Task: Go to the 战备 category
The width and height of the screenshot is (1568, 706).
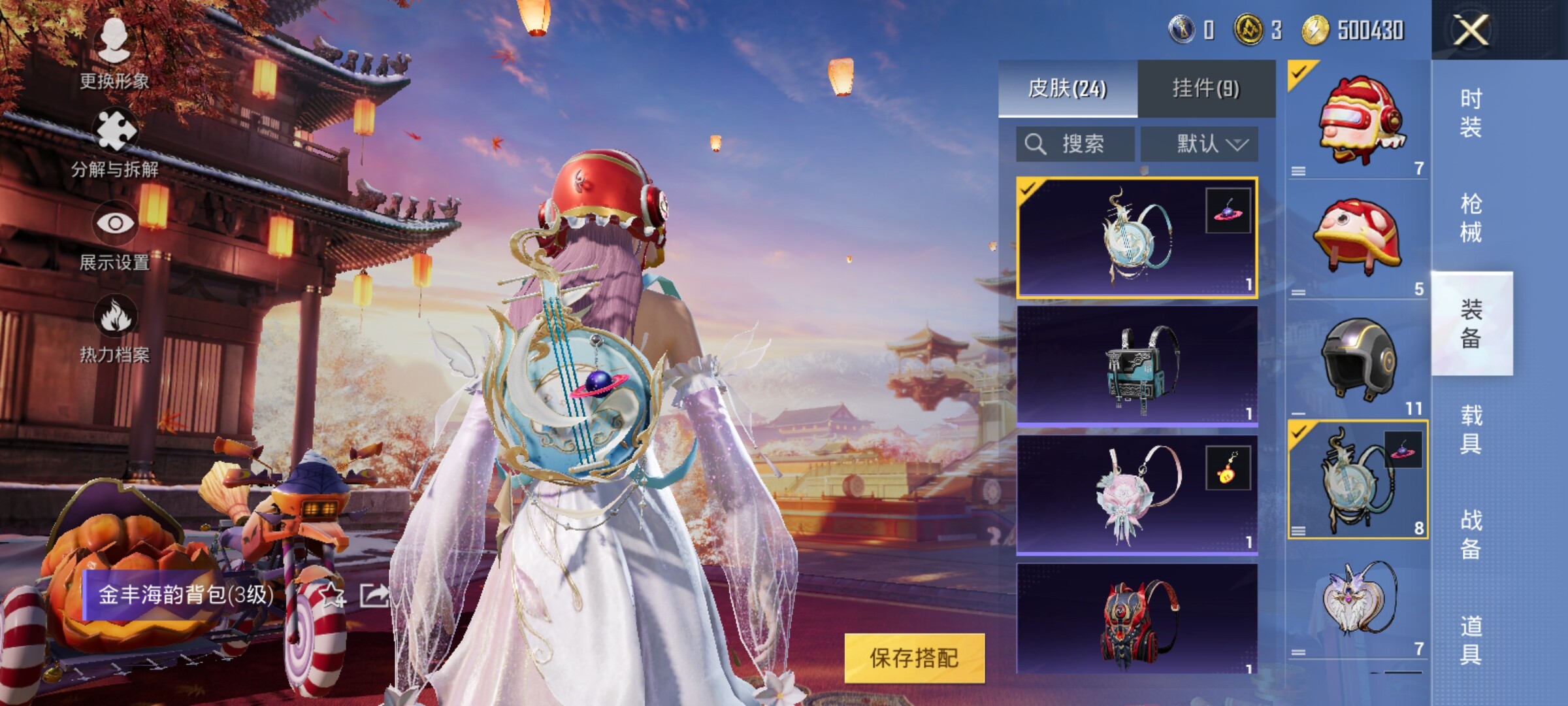Action: pyautogui.click(x=1471, y=535)
